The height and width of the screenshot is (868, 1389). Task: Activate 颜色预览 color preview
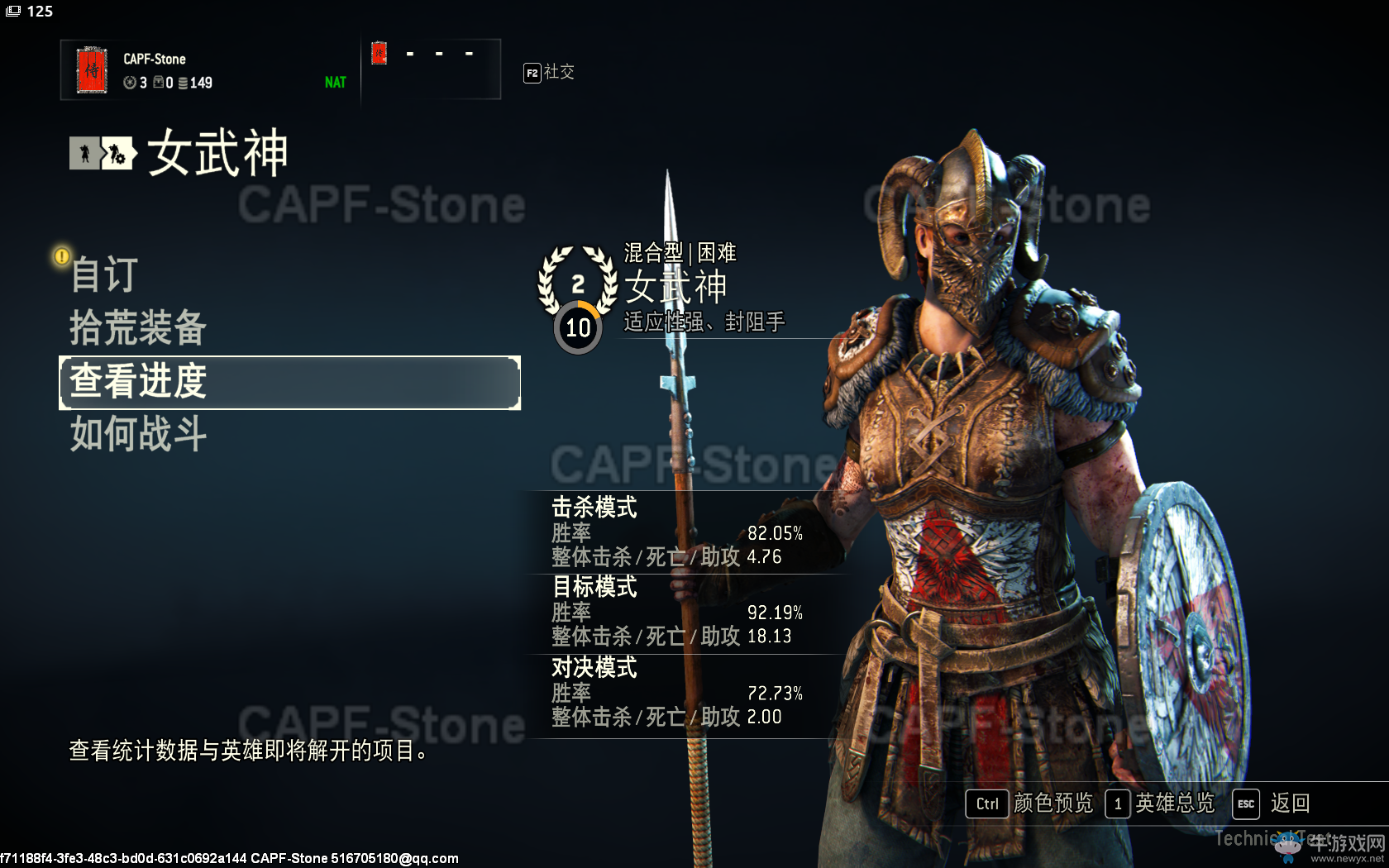pyautogui.click(x=1052, y=804)
